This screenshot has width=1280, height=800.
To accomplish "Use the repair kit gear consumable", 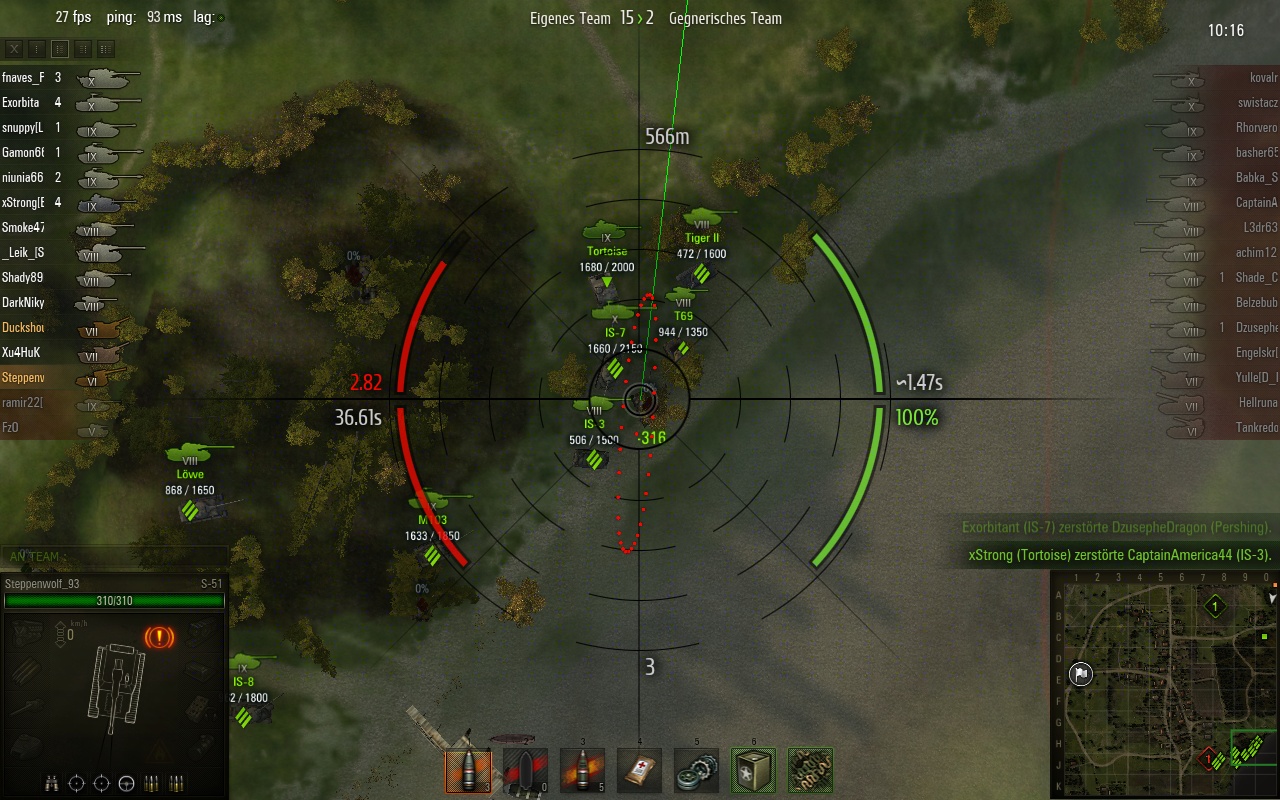I will click(696, 771).
